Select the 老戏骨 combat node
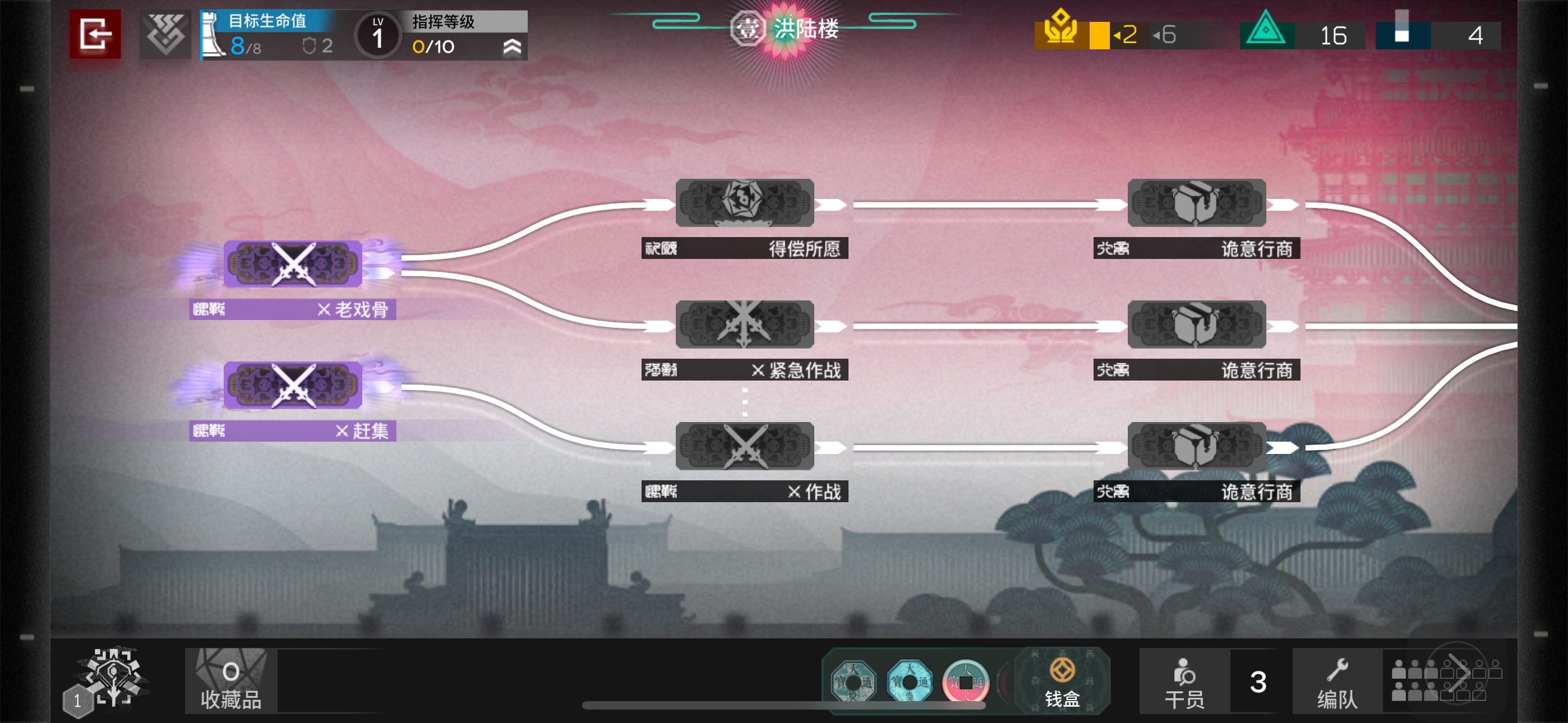Image resolution: width=1568 pixels, height=723 pixels. (293, 264)
